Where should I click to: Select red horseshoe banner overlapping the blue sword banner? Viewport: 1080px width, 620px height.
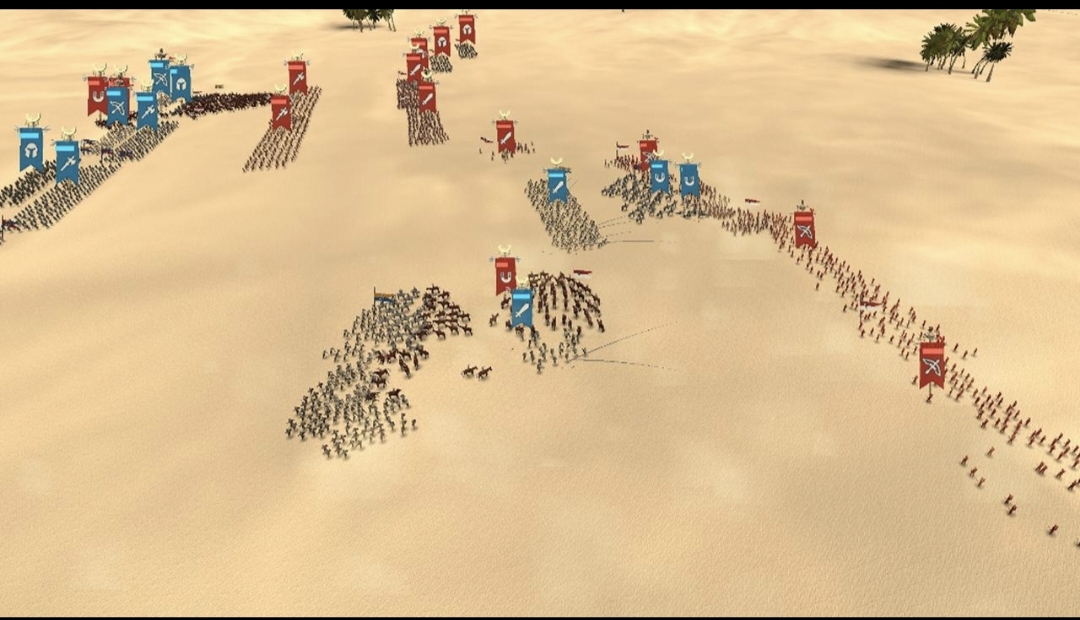coord(505,271)
